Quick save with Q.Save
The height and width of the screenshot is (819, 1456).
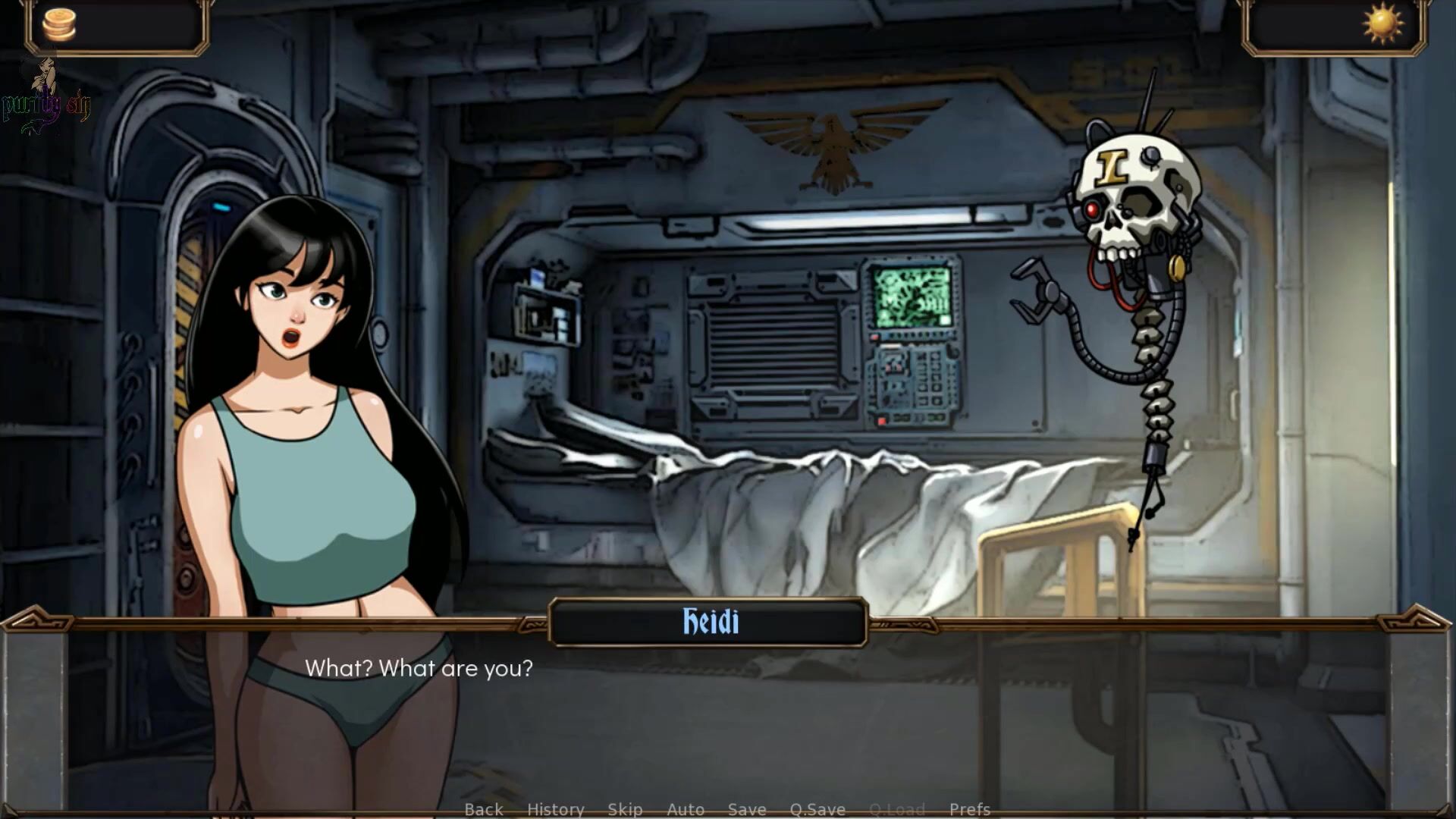[817, 809]
